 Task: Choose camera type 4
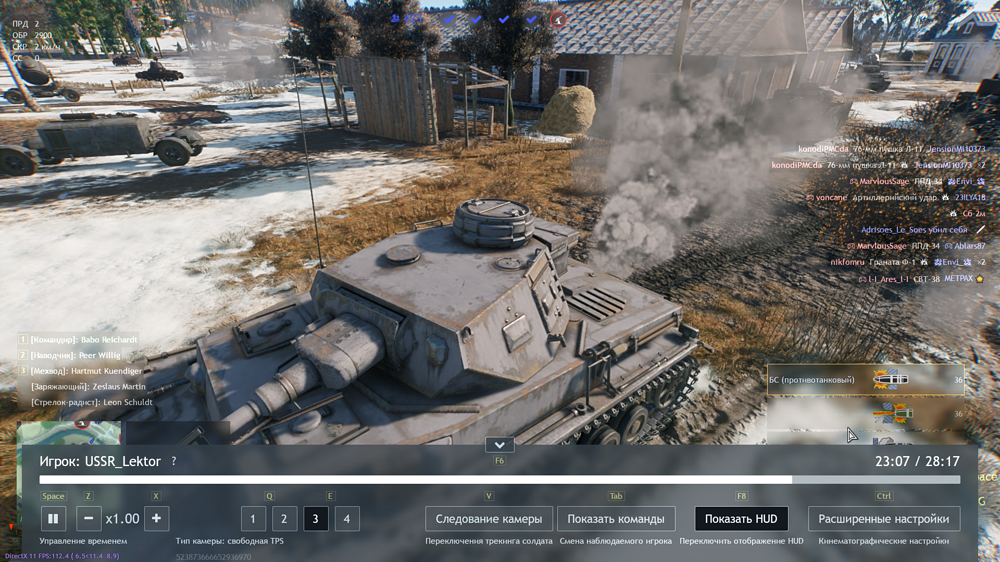(x=347, y=519)
